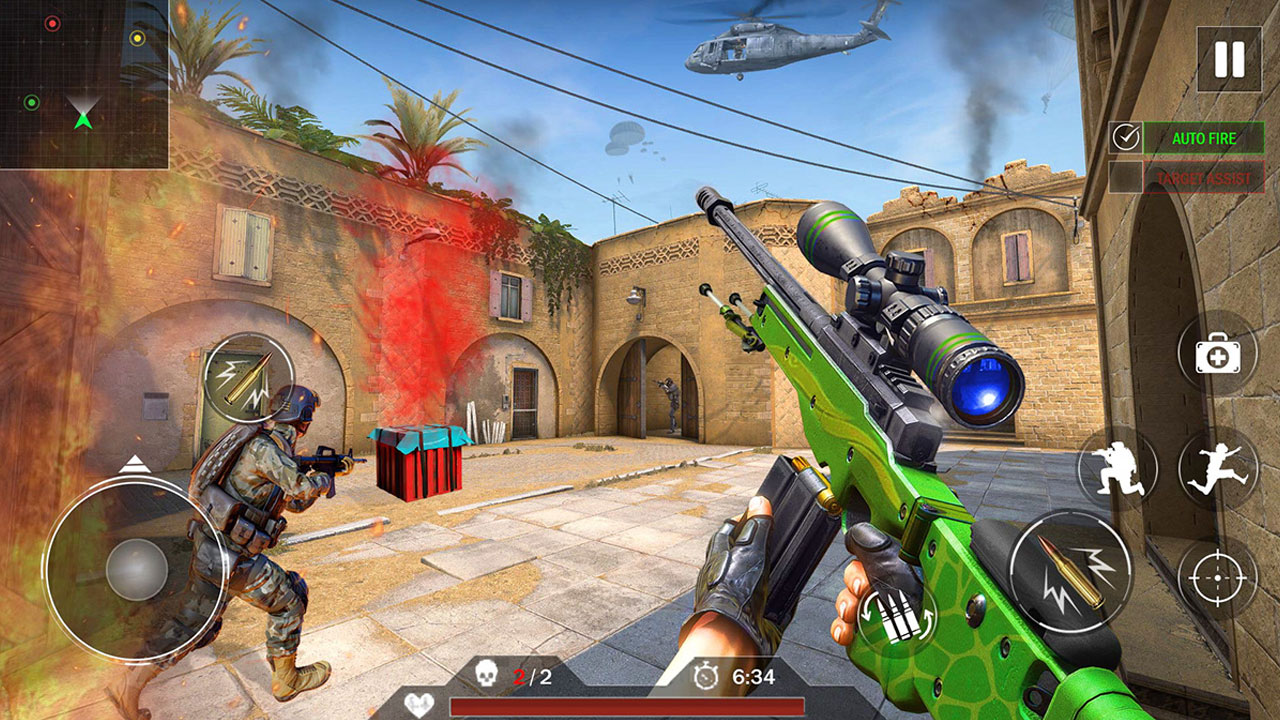1280x720 pixels.
Task: Pause the game with the pause button
Action: [1229, 60]
